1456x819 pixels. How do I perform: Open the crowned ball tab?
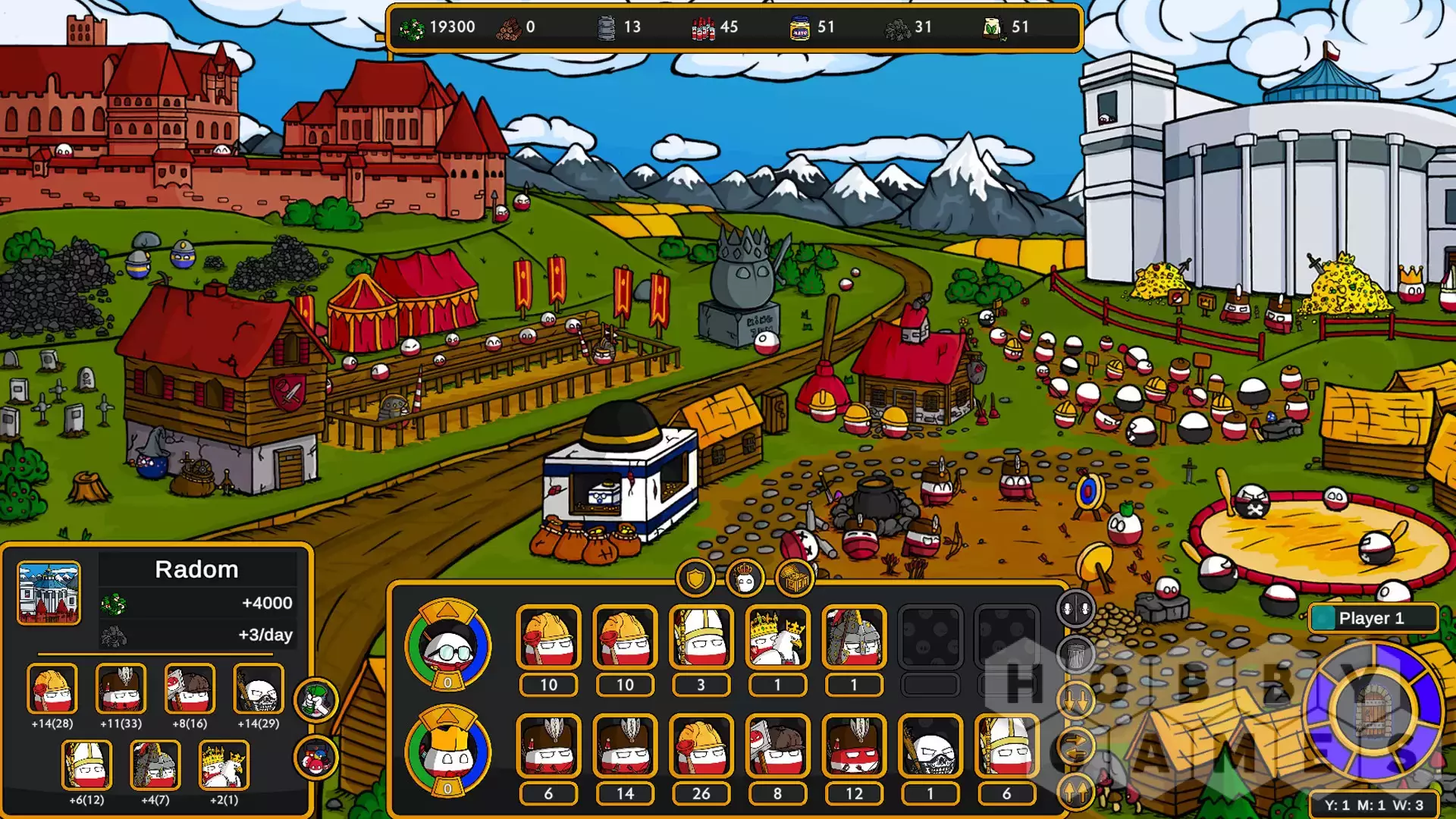click(x=745, y=579)
